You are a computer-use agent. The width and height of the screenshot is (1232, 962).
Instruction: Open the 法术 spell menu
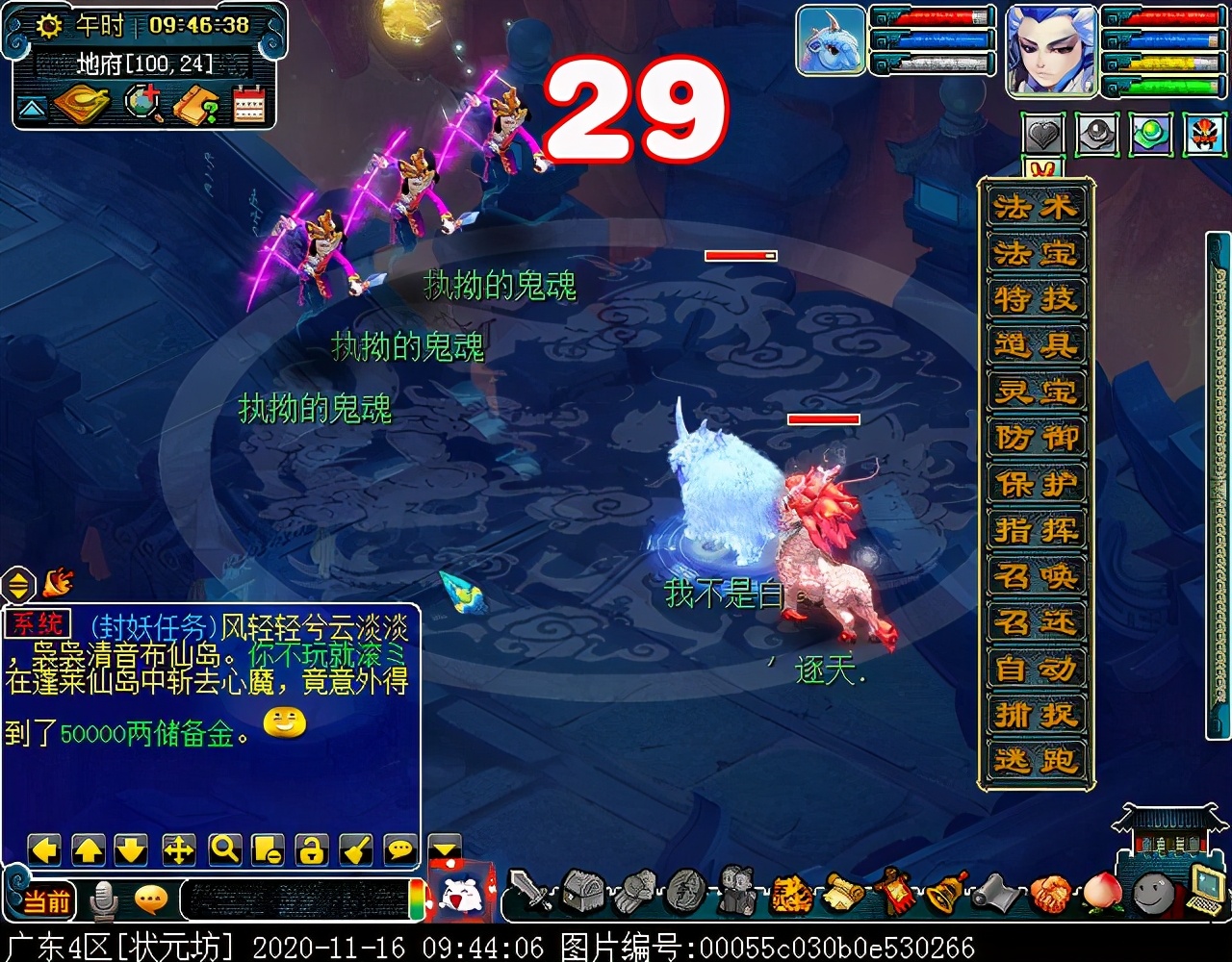[1036, 207]
